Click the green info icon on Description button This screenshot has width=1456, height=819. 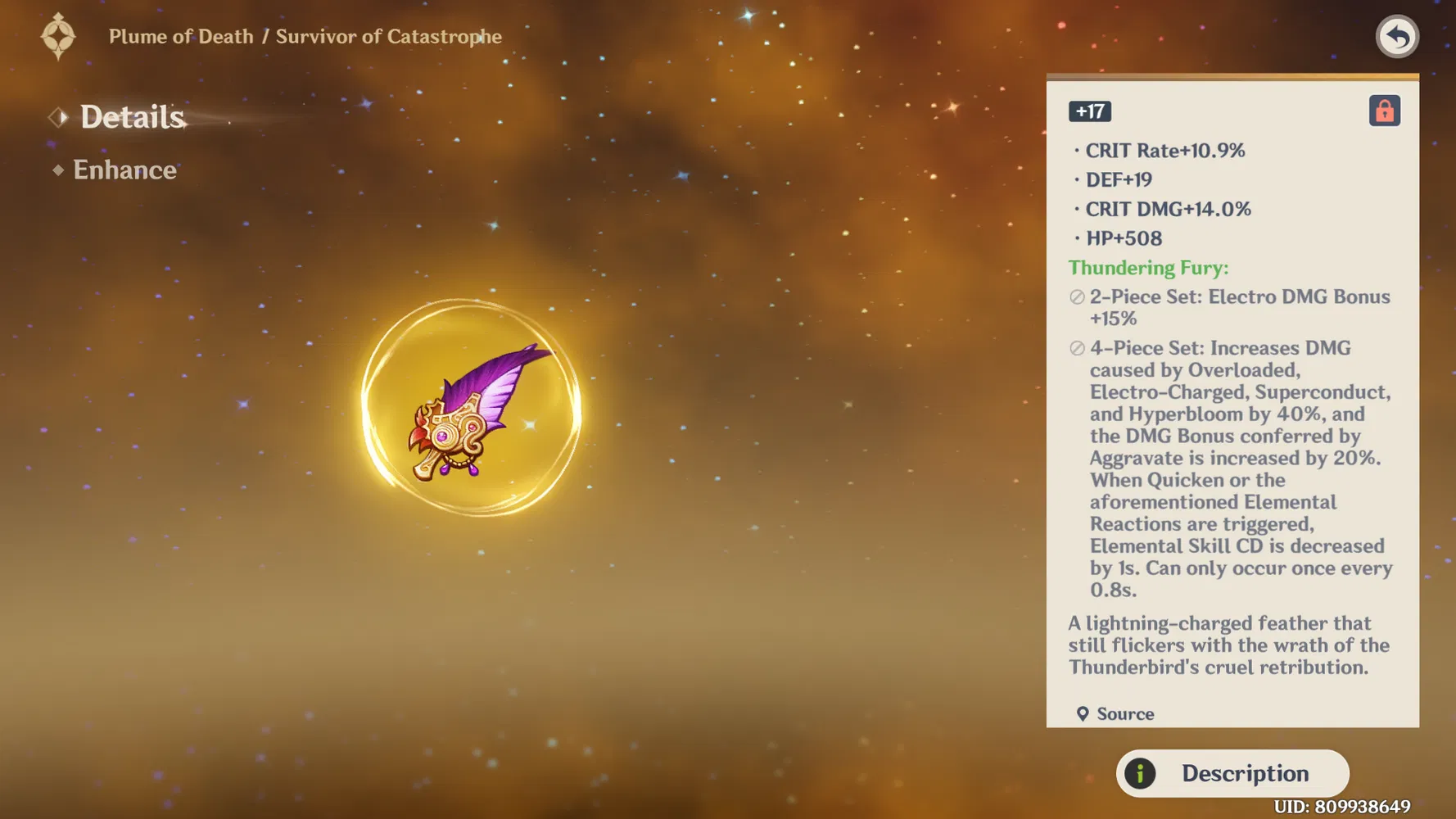click(x=1138, y=772)
